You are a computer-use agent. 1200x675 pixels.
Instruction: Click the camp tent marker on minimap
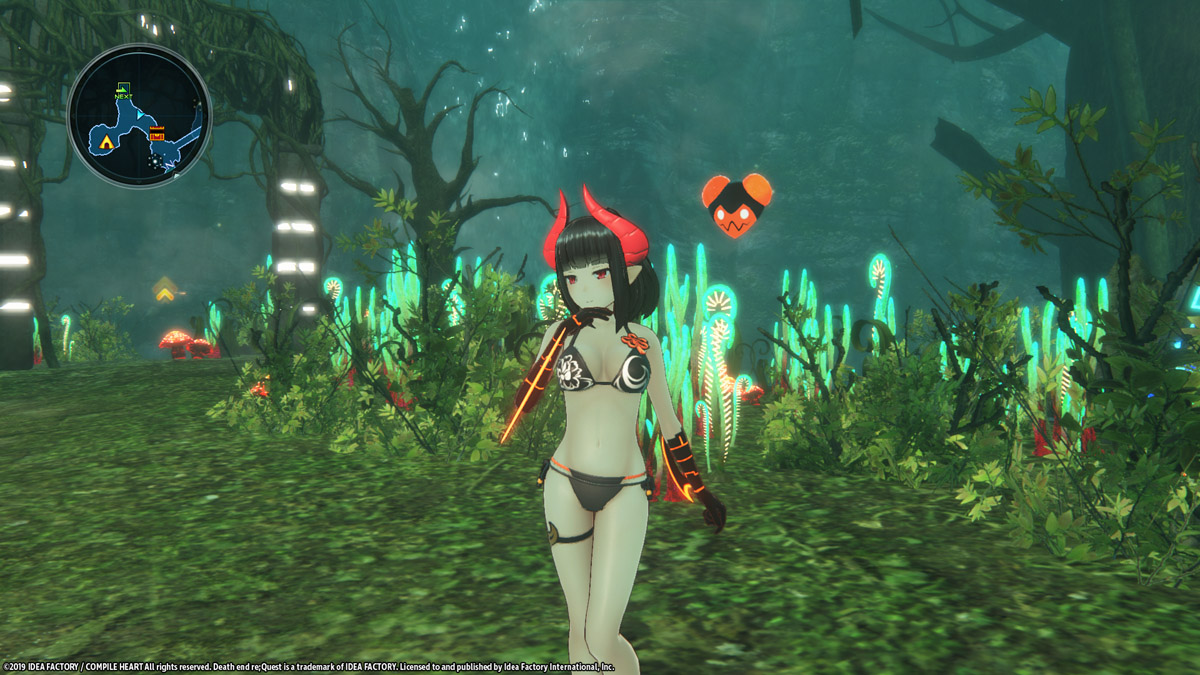pos(107,142)
